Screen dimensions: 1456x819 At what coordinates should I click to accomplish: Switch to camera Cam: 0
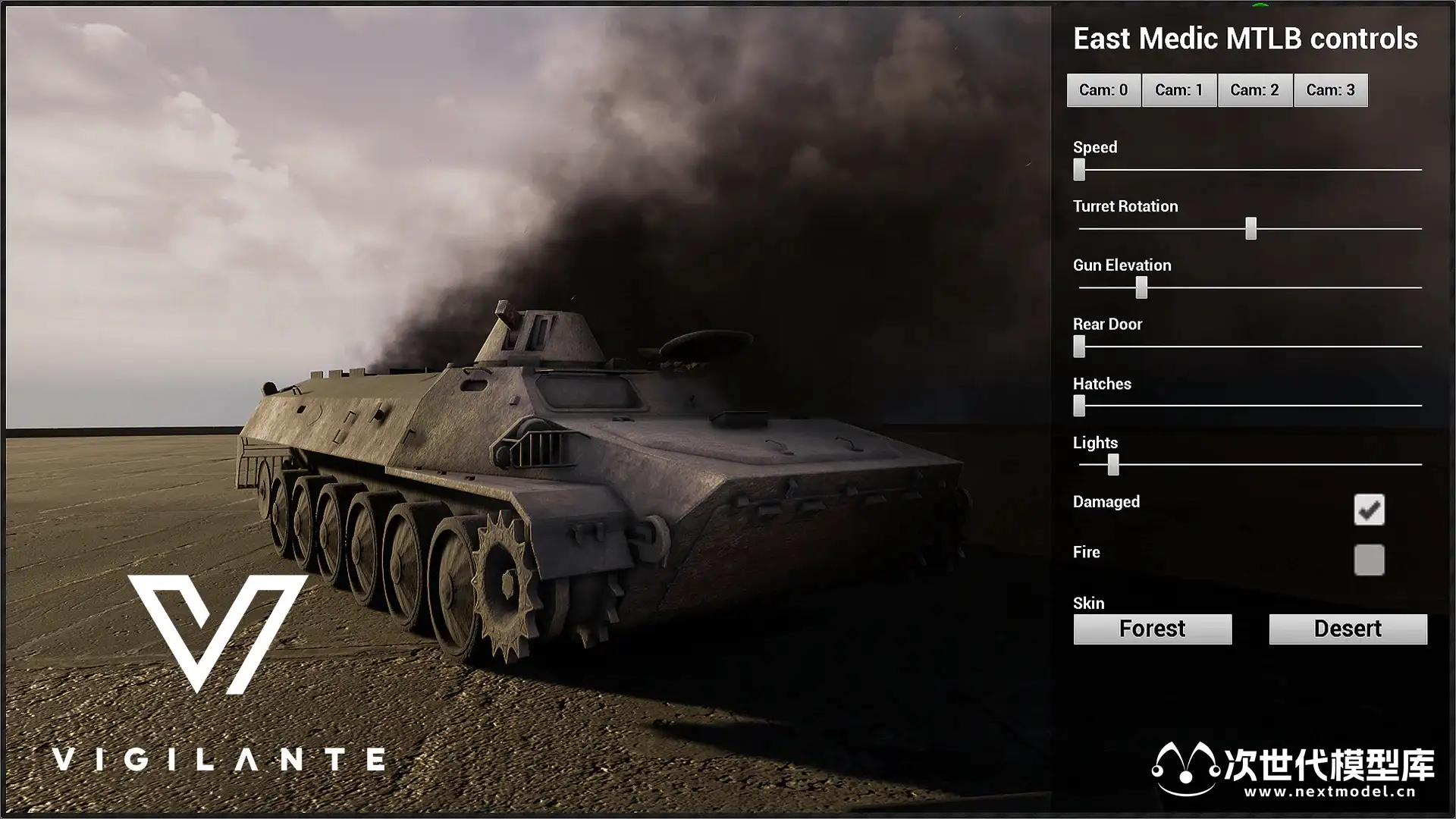1103,90
